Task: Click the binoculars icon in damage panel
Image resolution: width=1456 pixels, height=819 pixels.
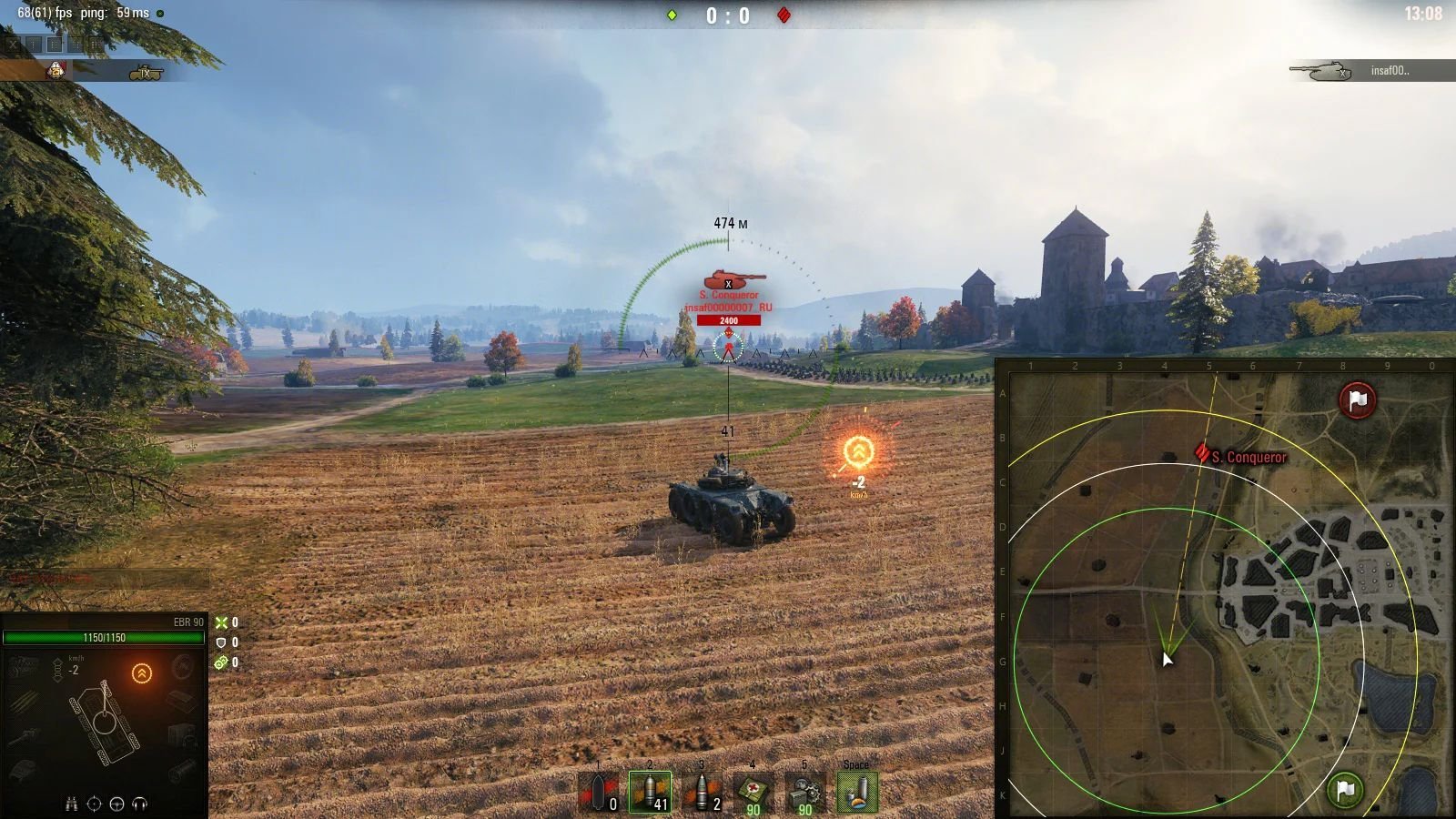Action: pos(71,804)
